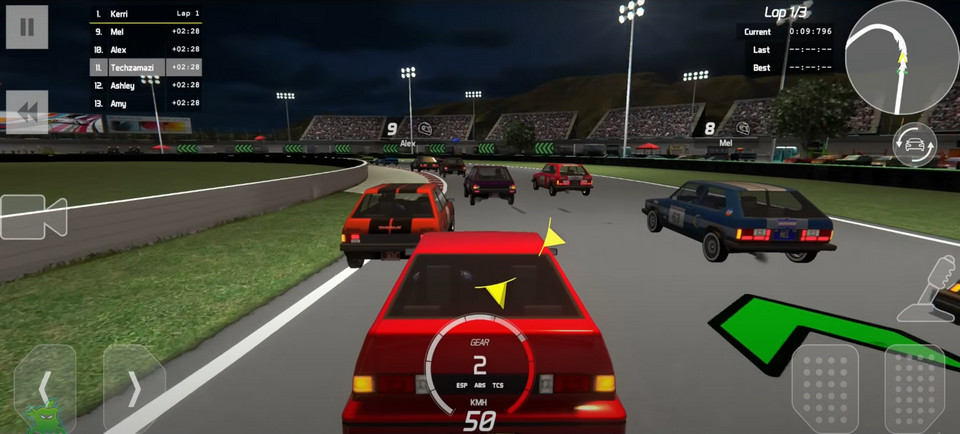Hit the brake pedal
This screenshot has width=960, height=434.
click(825, 389)
